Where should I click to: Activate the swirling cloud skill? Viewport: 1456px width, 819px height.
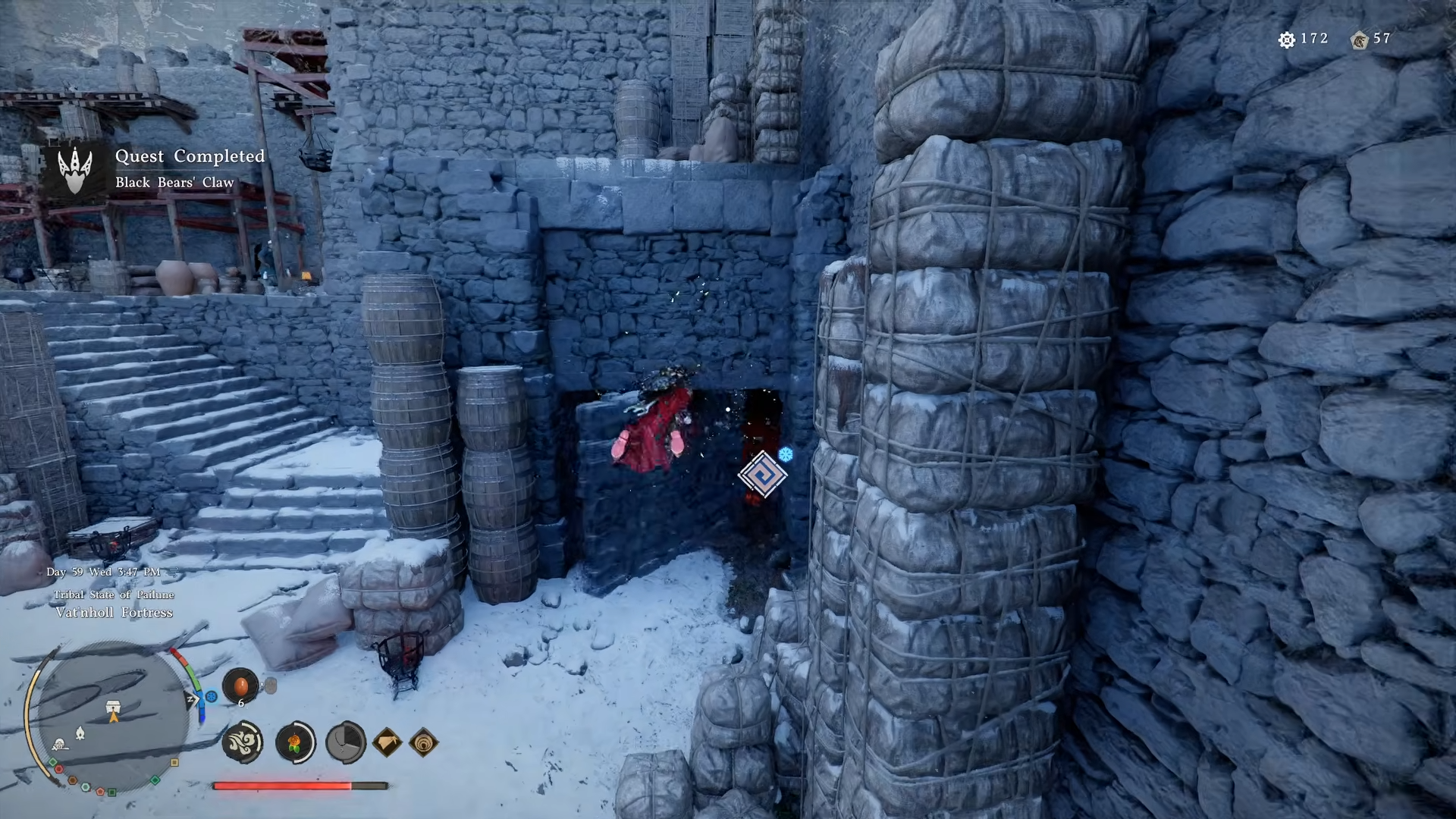[243, 742]
